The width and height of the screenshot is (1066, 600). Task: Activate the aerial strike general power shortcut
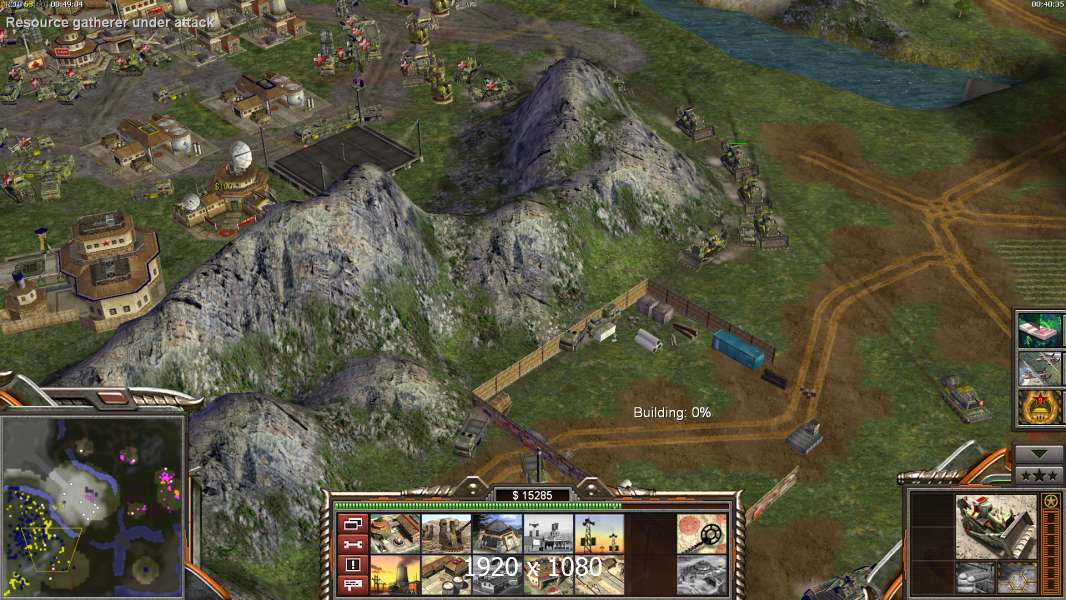[1039, 369]
